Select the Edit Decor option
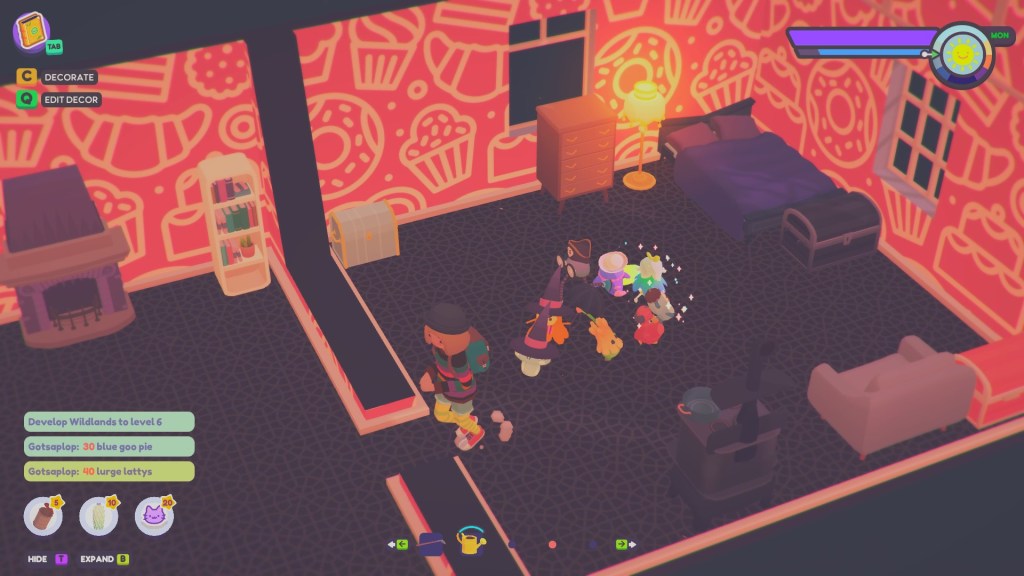 click(60, 99)
